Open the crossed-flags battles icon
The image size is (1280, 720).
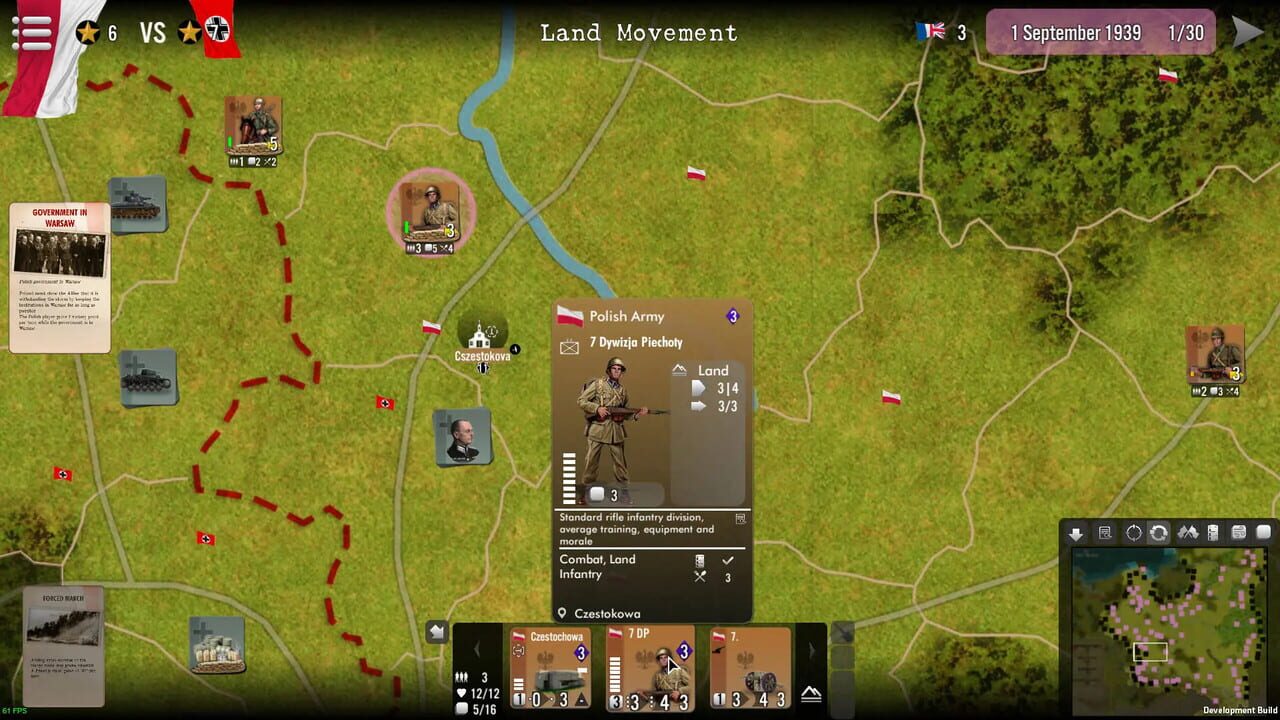click(1188, 533)
